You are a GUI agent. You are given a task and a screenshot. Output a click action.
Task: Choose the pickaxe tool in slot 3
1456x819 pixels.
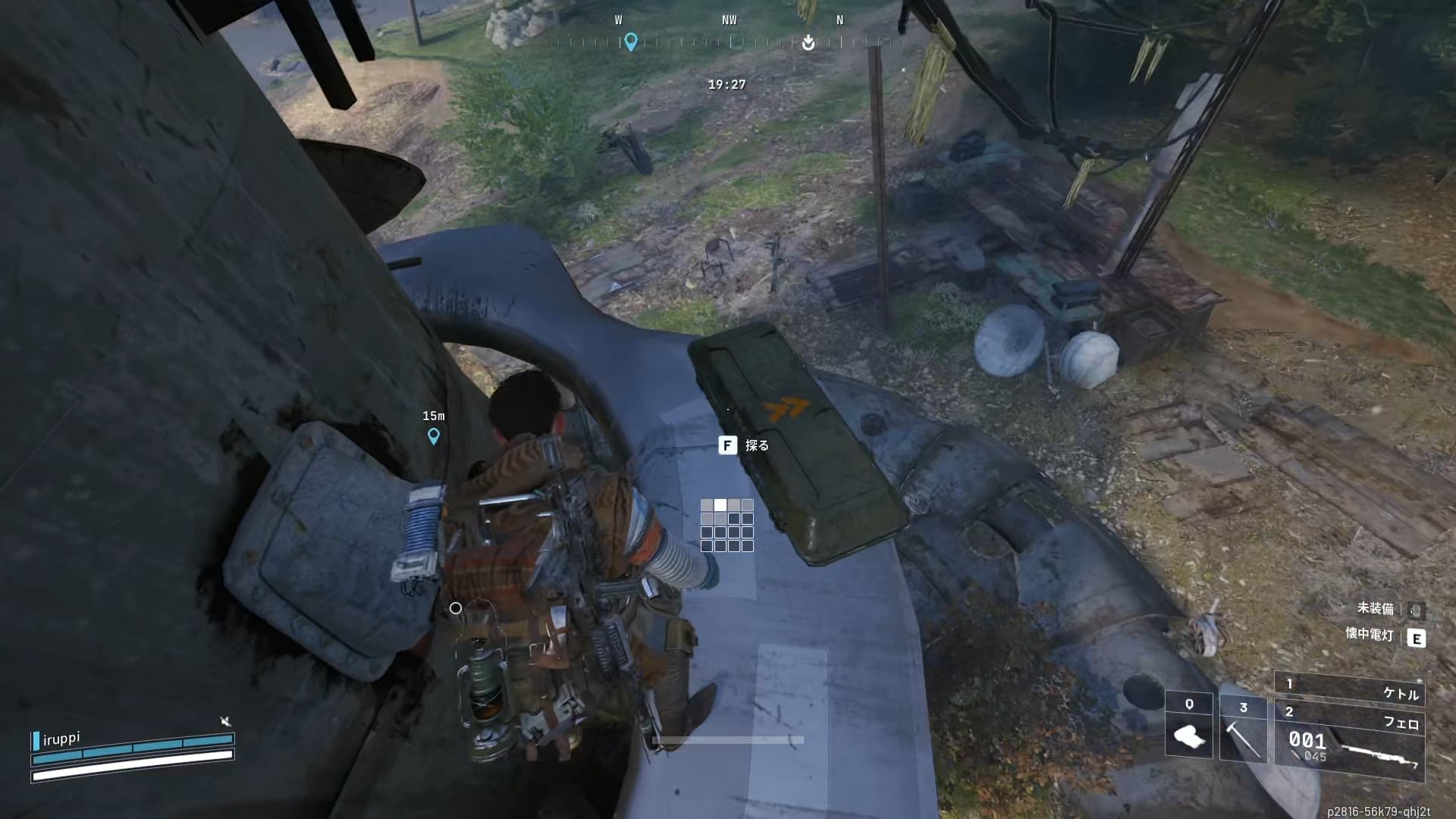tap(1243, 729)
